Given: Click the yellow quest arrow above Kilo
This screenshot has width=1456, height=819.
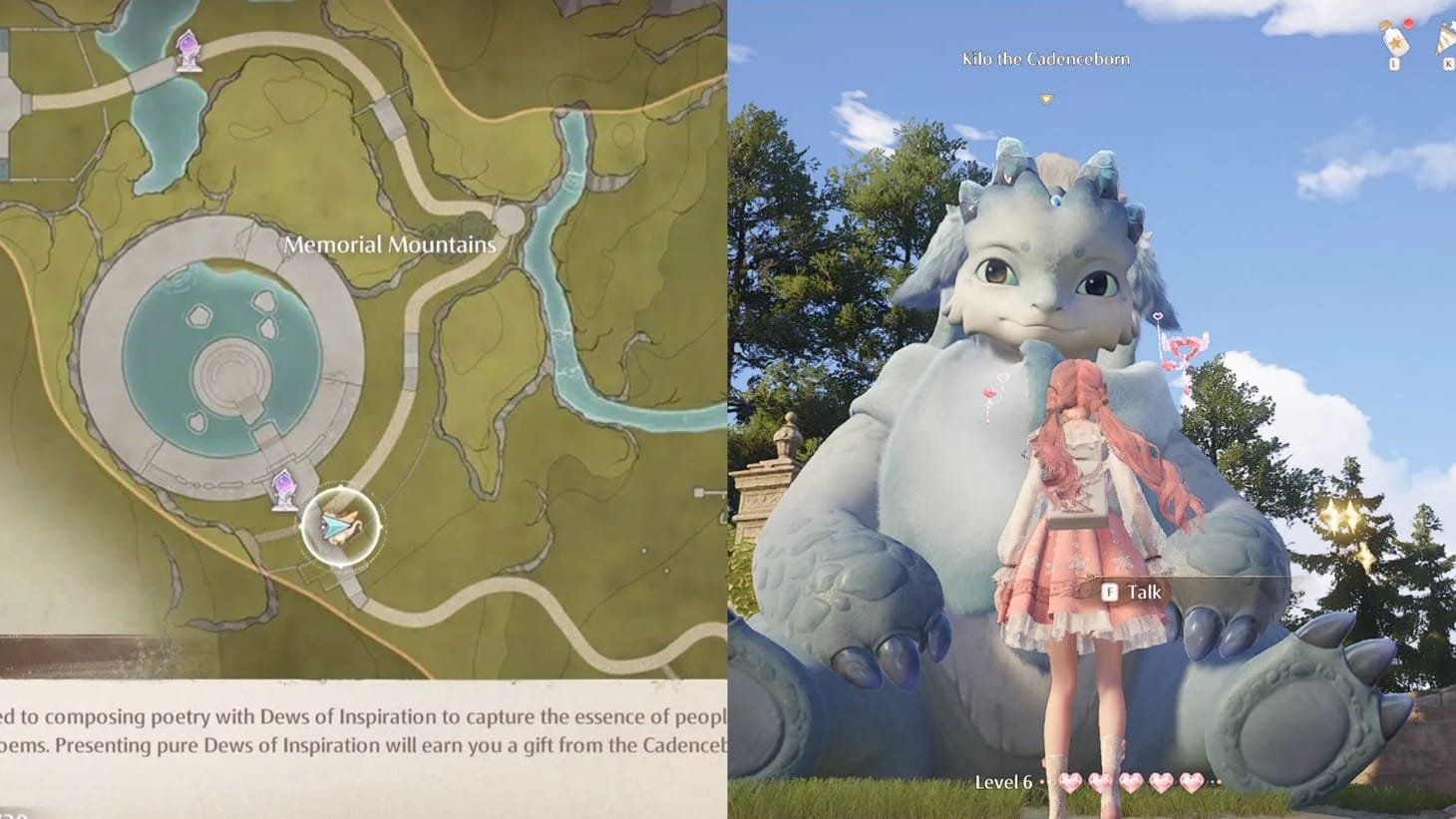Looking at the screenshot, I should (1046, 99).
